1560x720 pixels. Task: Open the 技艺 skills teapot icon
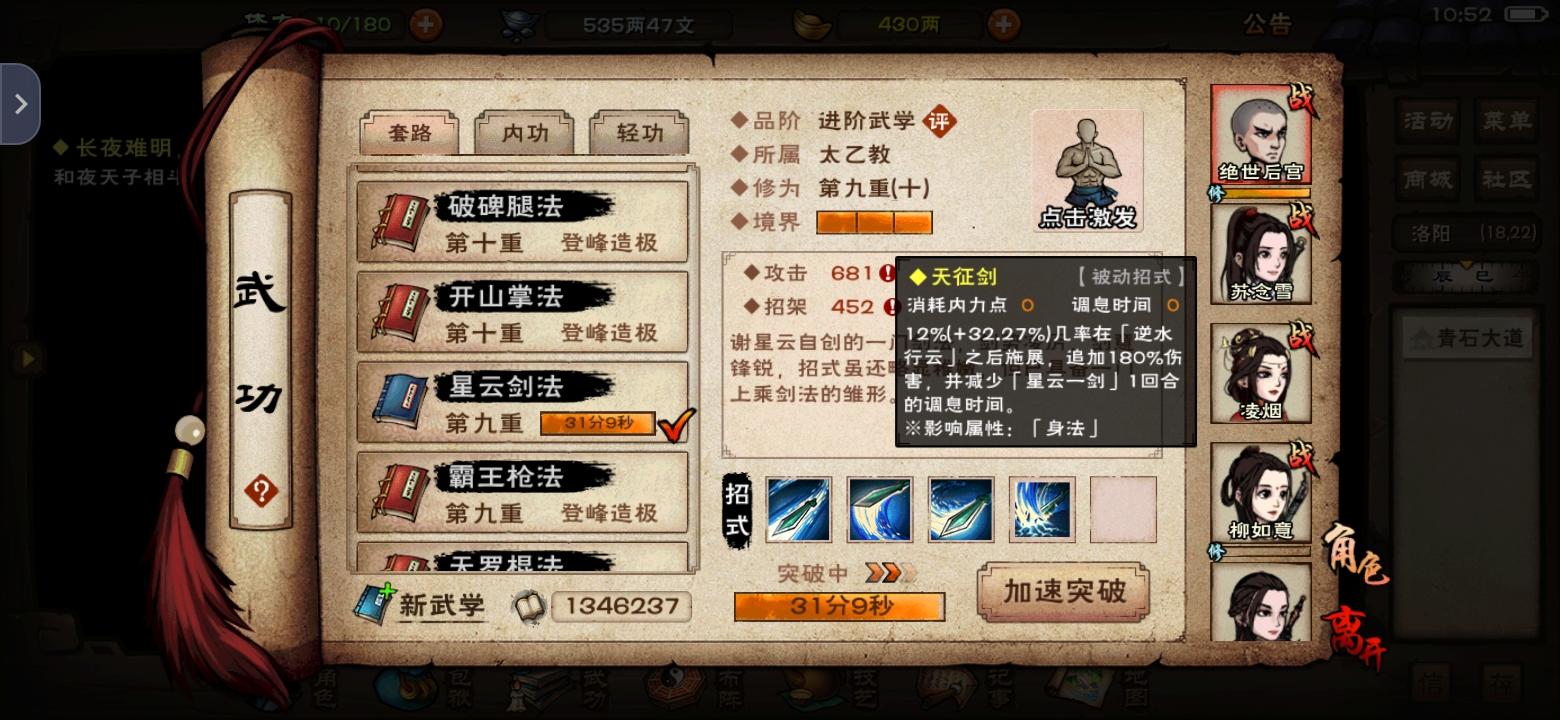(x=808, y=690)
